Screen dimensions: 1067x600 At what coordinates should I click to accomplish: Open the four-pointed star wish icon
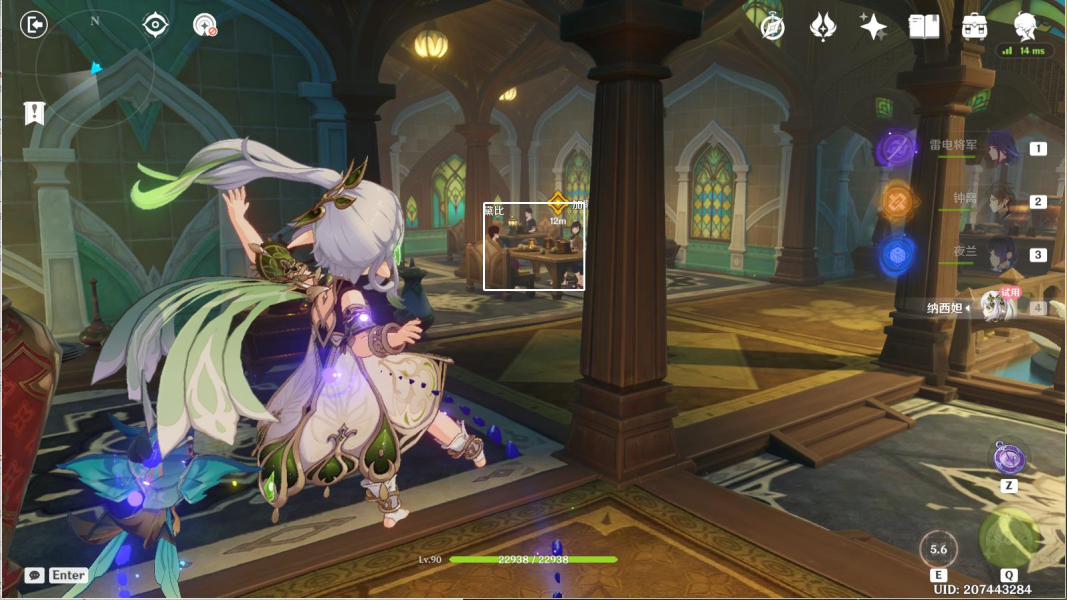873,27
